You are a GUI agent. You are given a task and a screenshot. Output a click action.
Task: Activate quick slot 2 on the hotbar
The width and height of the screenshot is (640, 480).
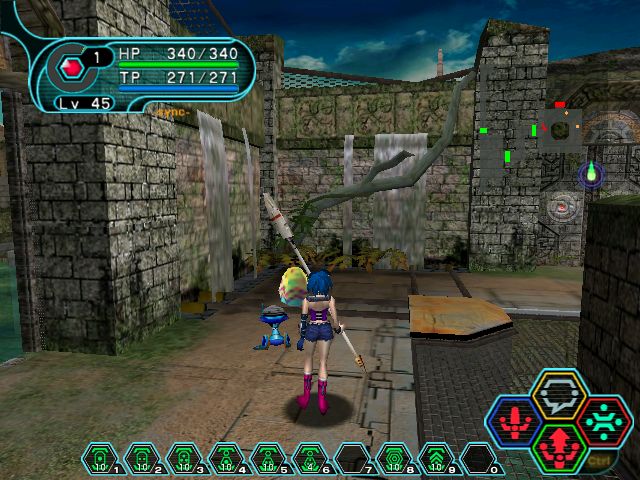141,458
